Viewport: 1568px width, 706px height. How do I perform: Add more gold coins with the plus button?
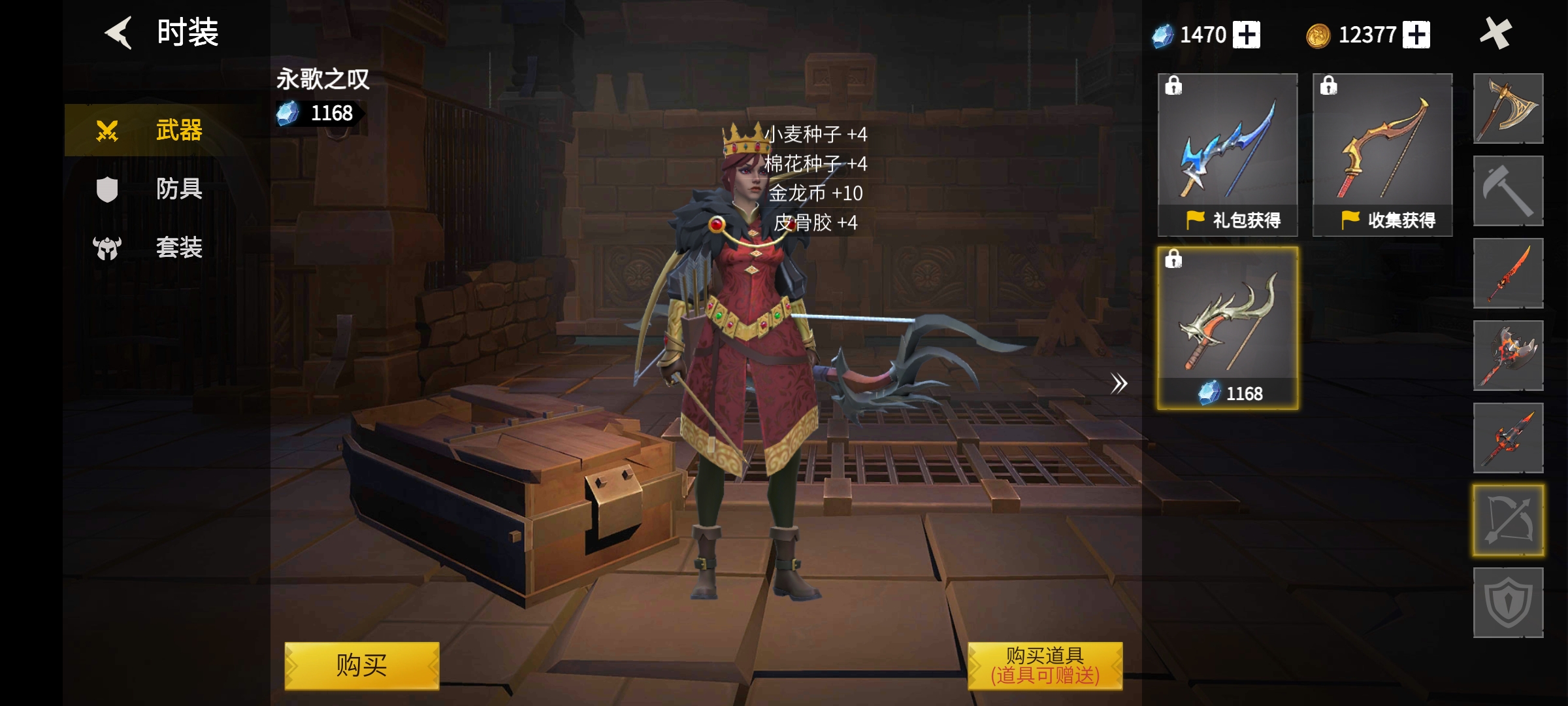point(1416,35)
